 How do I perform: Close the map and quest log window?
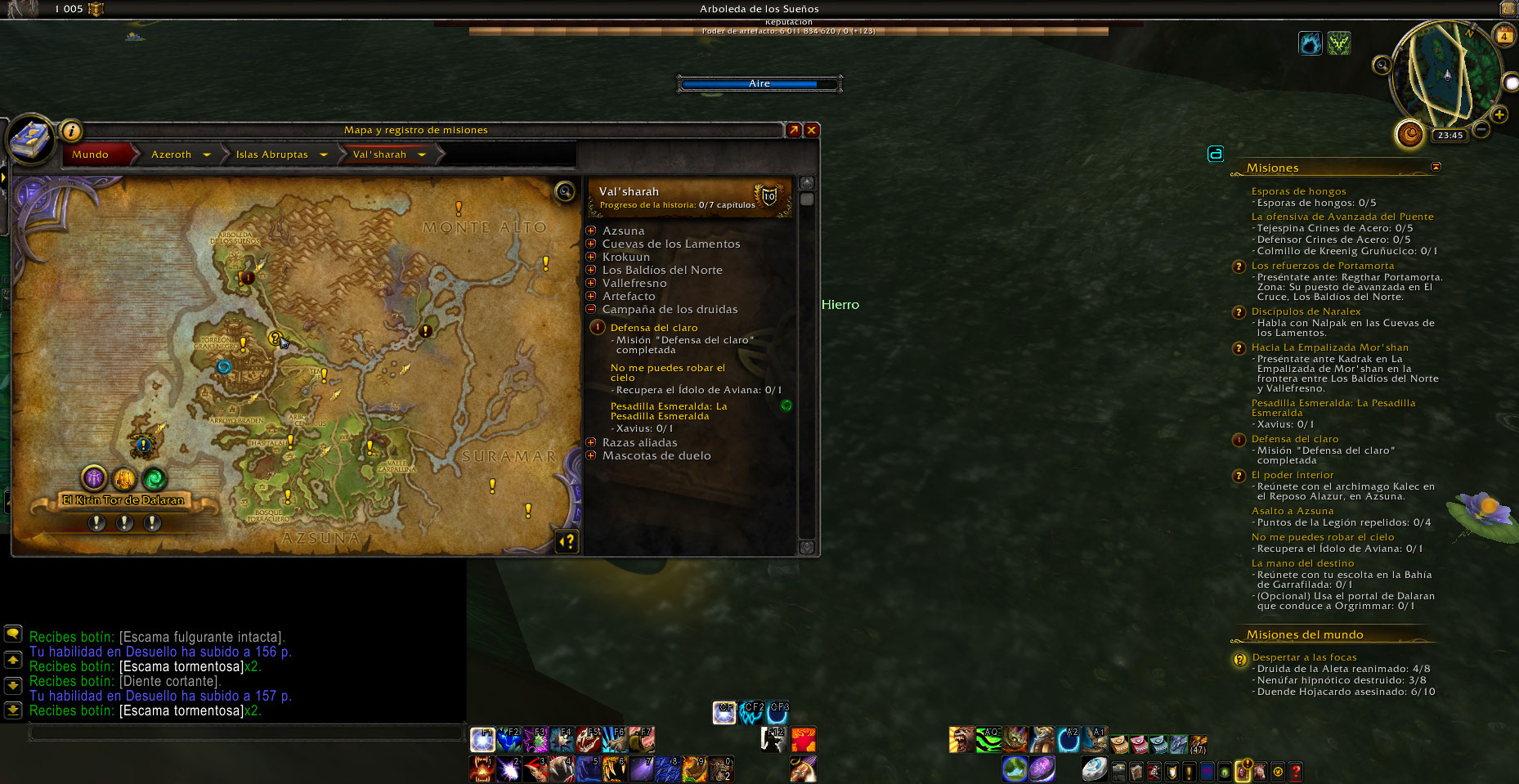point(812,130)
